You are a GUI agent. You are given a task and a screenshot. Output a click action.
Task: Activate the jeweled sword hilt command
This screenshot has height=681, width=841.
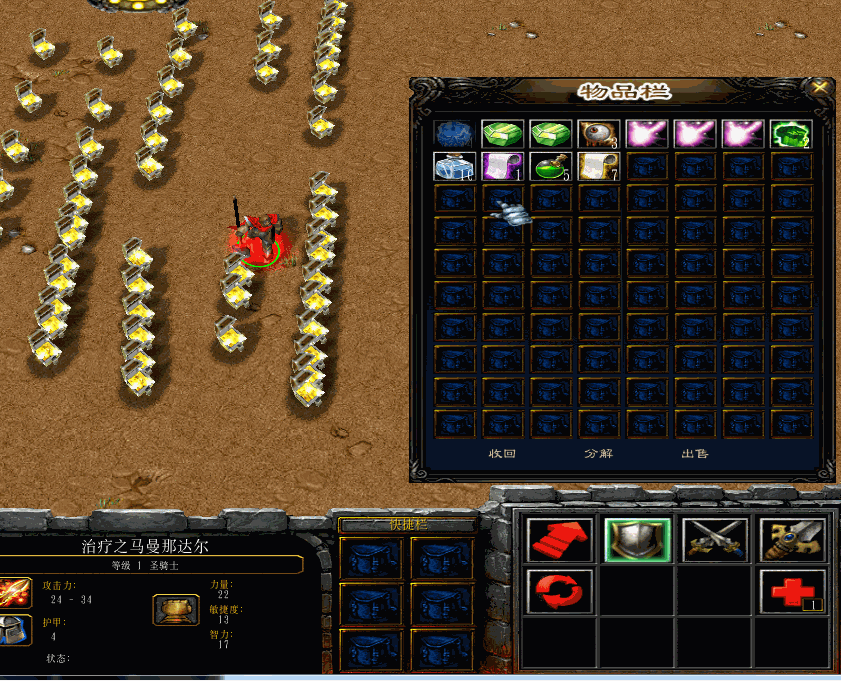(792, 540)
